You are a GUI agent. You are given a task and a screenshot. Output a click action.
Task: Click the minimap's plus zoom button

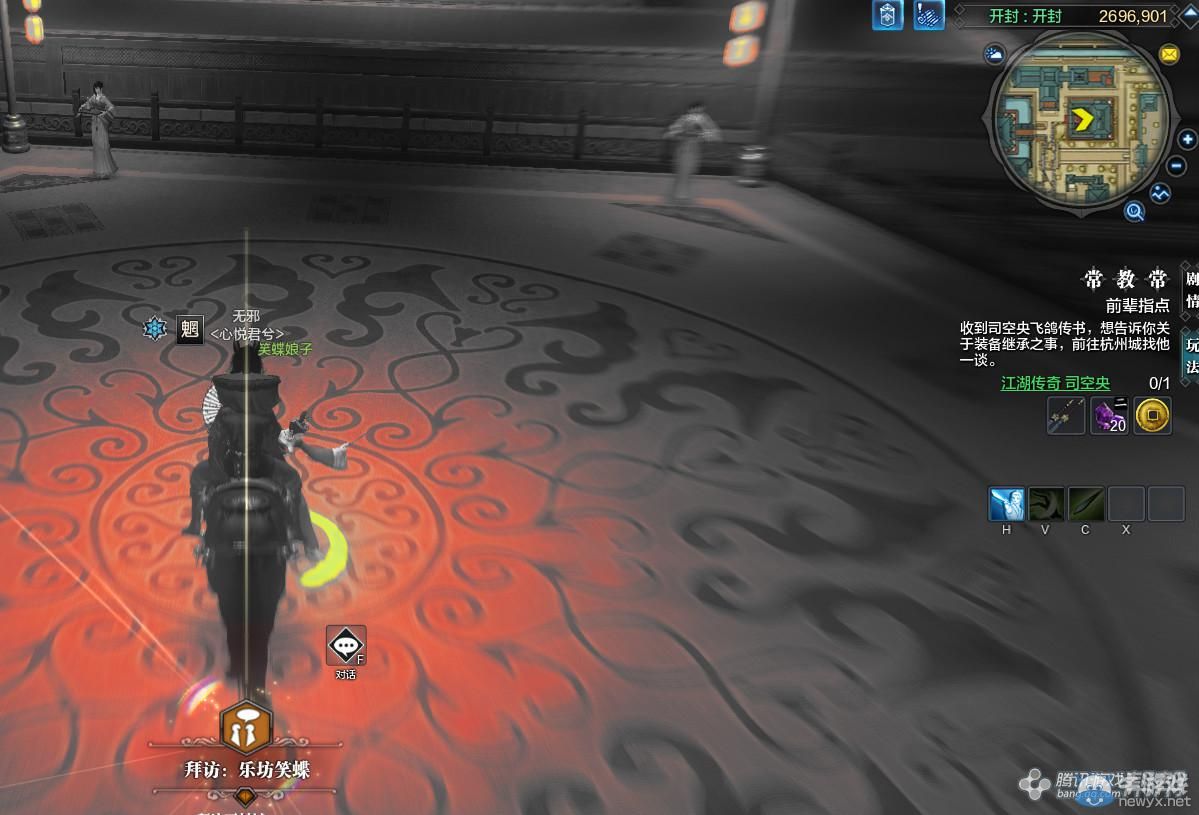point(1187,140)
